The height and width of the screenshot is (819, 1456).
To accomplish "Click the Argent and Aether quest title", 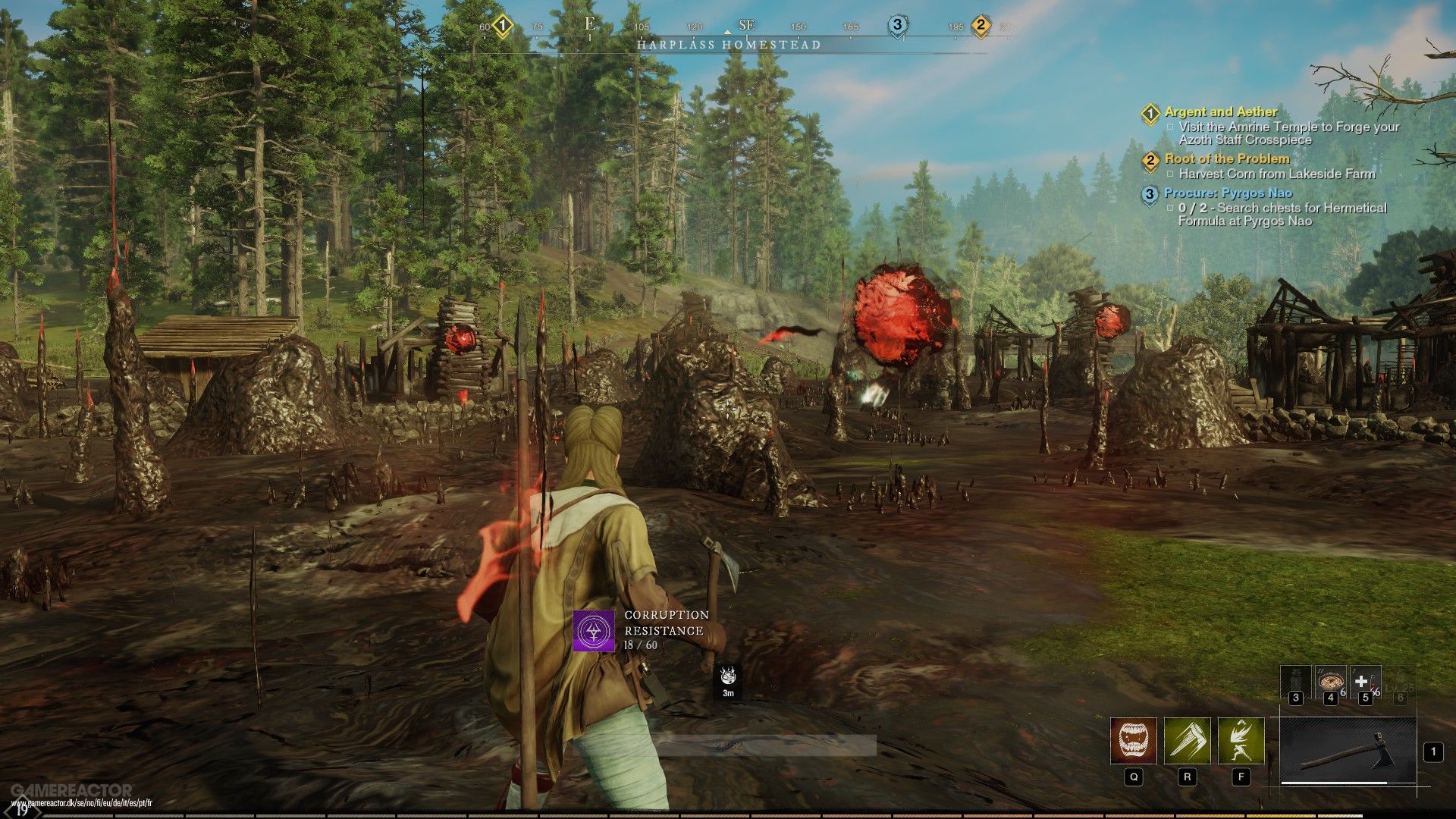I will (x=1221, y=111).
